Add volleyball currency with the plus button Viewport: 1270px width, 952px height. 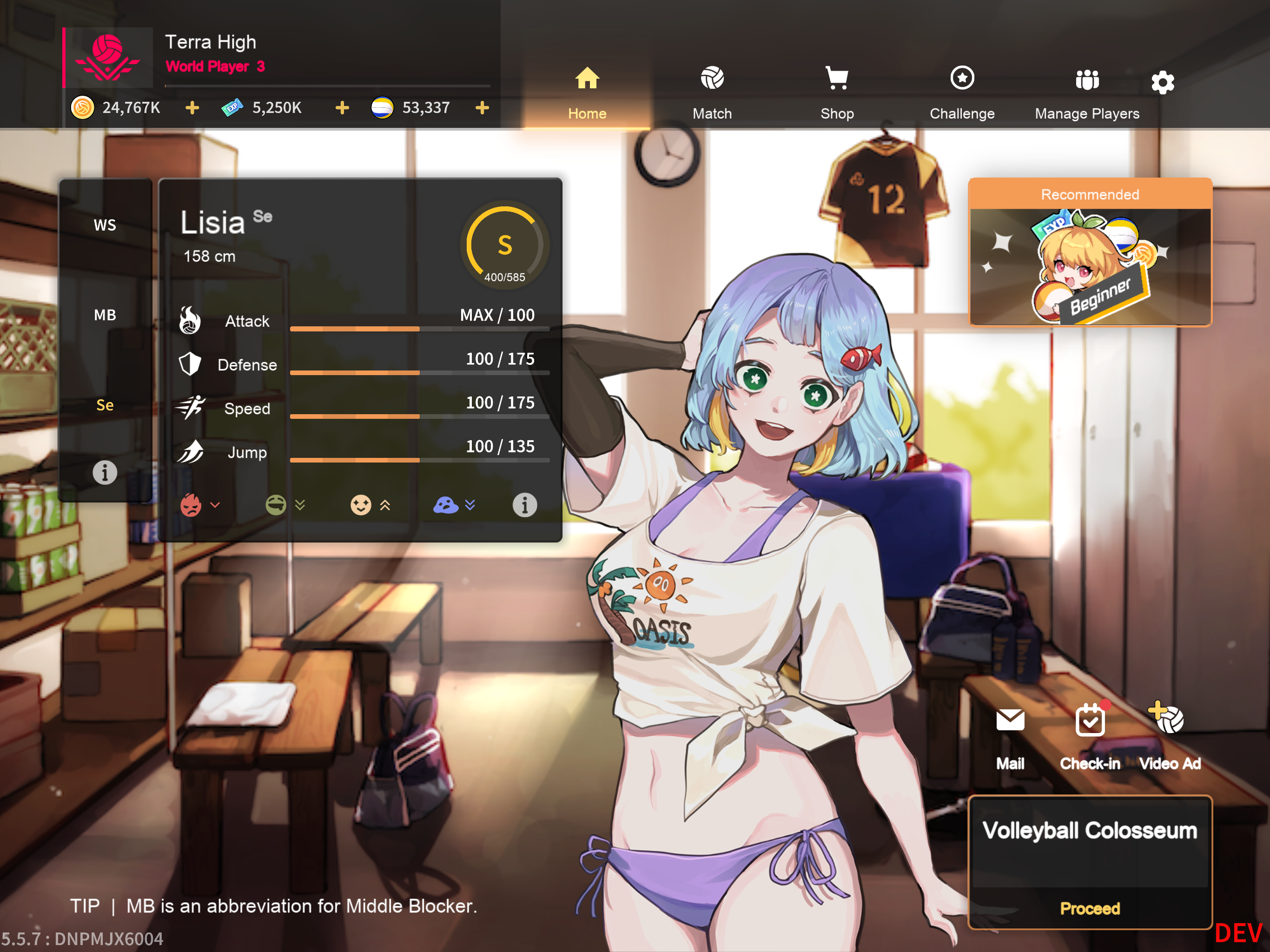482,108
